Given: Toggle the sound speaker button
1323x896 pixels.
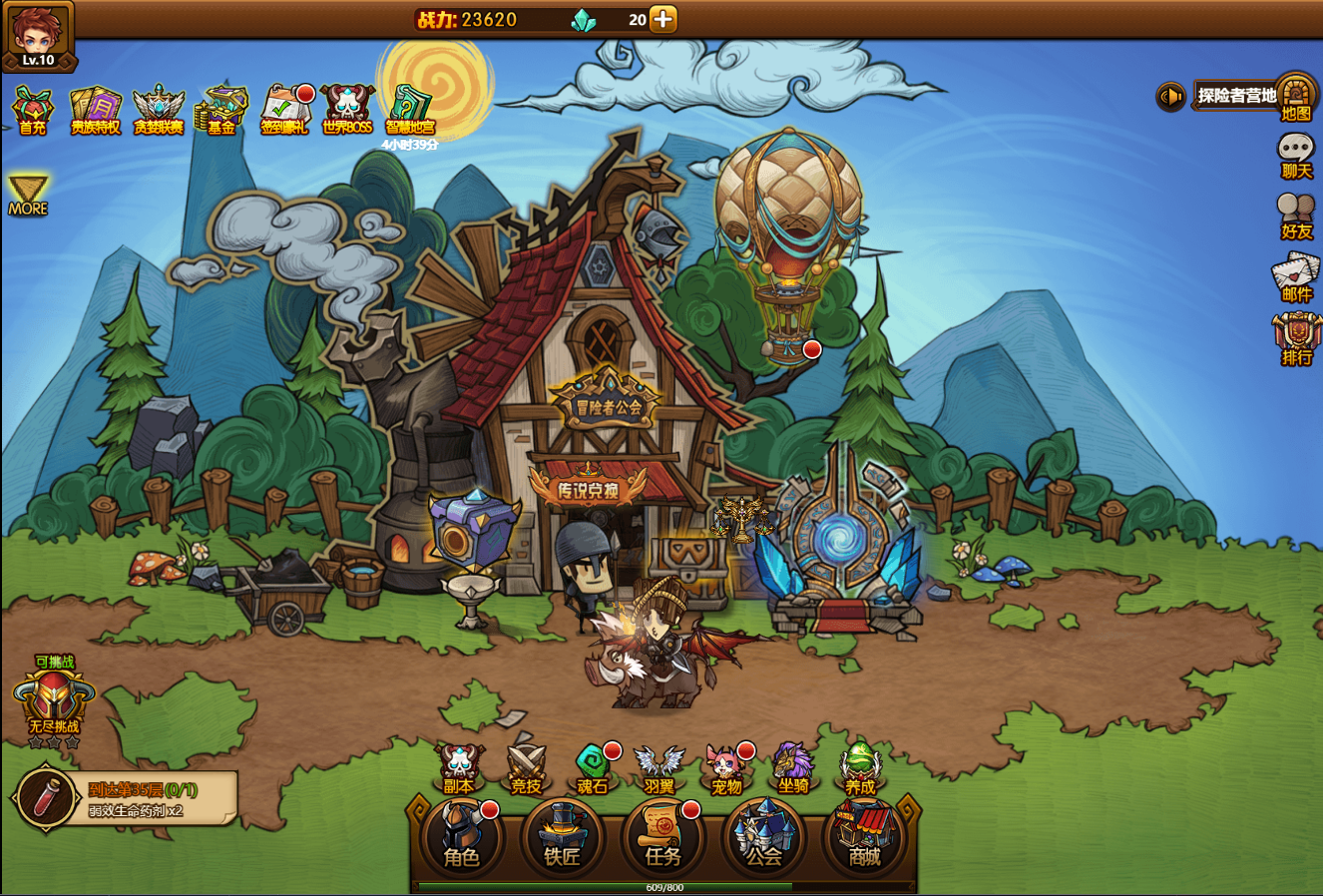Looking at the screenshot, I should pos(1170,96).
